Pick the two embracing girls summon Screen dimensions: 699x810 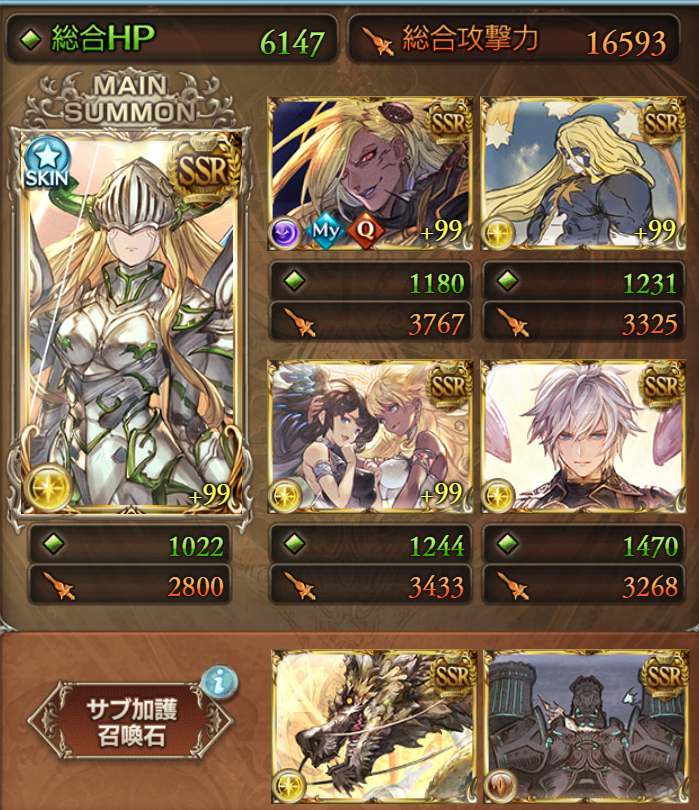point(370,437)
